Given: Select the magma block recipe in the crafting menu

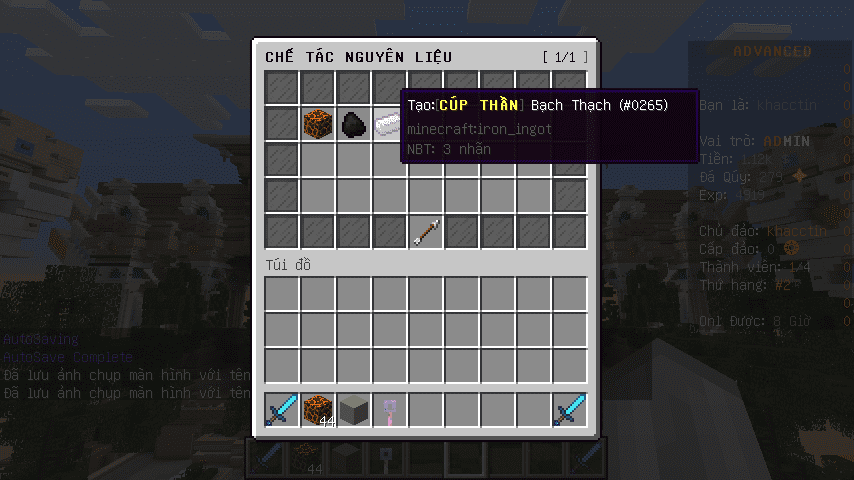Looking at the screenshot, I should pos(318,125).
